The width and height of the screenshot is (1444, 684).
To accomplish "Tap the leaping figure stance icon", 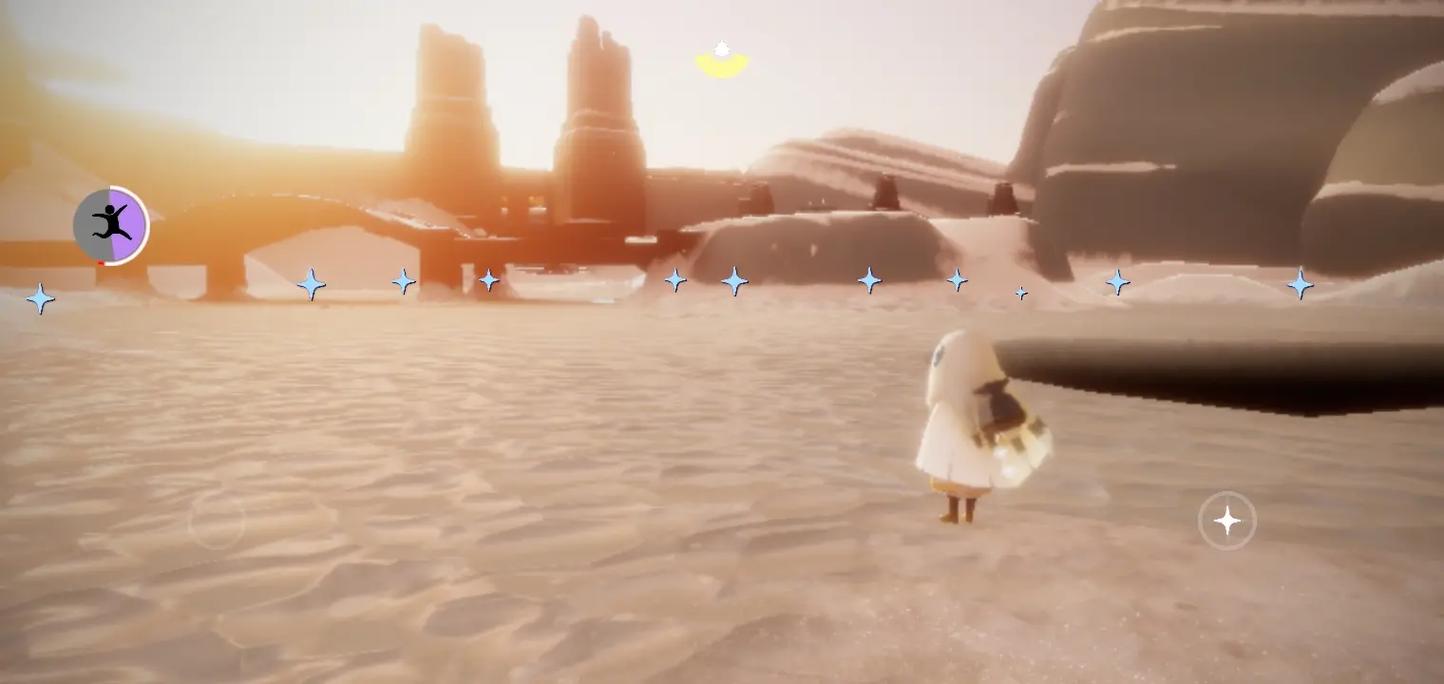I will pyautogui.click(x=111, y=225).
